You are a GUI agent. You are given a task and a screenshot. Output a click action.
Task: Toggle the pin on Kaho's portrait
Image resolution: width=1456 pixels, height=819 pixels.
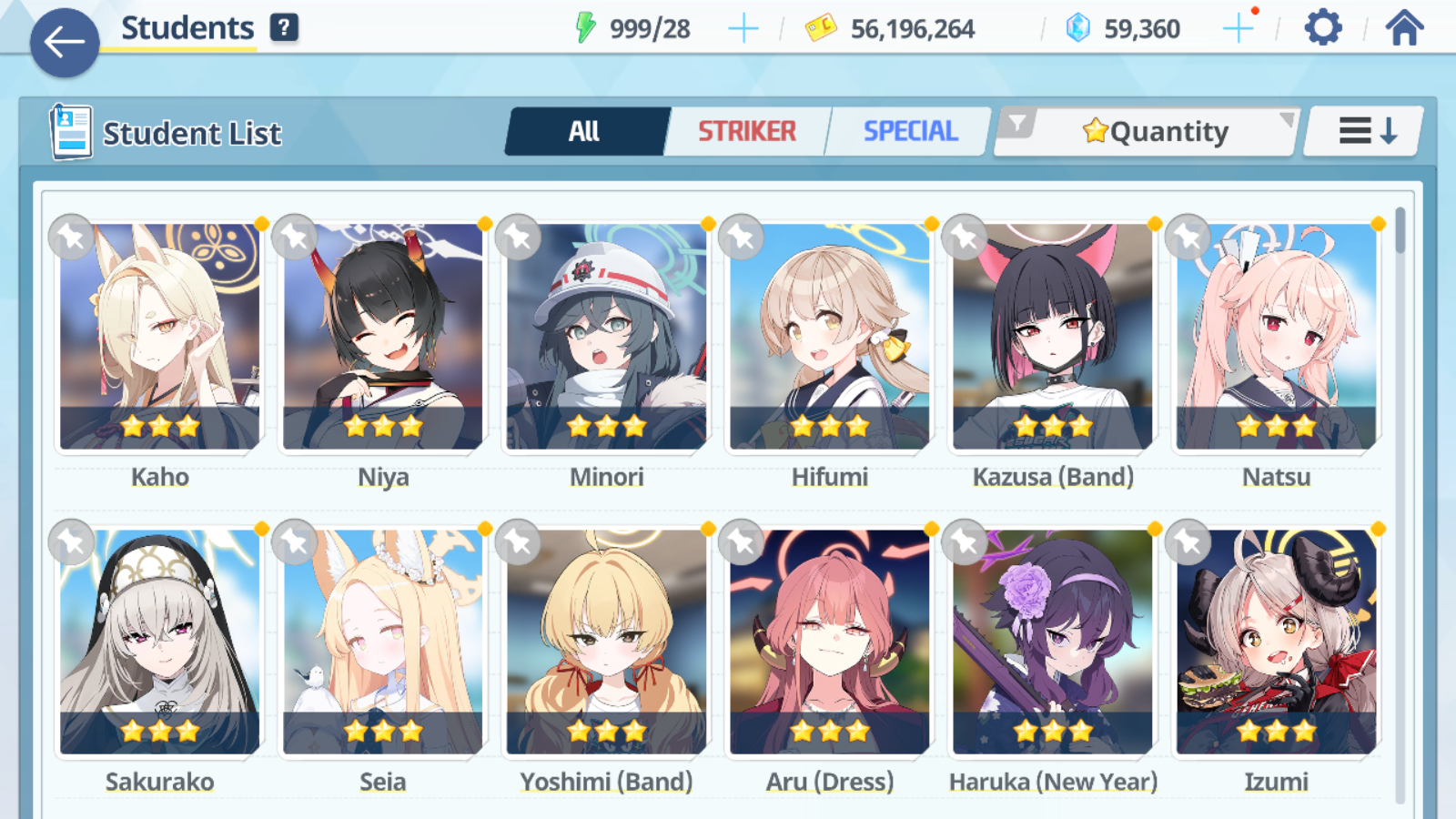pos(72,238)
